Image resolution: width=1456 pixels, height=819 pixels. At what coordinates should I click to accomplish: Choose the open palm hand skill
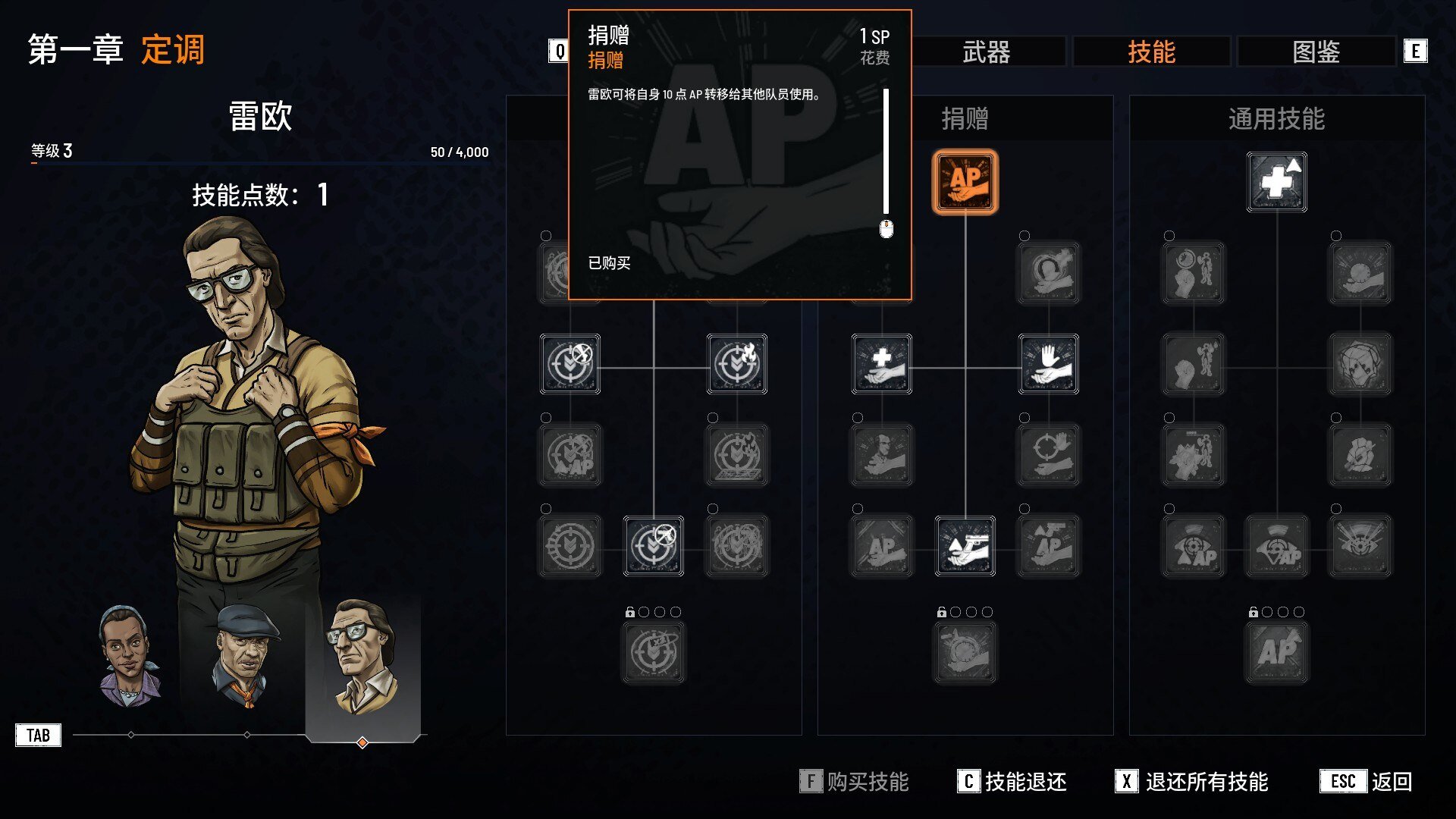coord(1048,364)
